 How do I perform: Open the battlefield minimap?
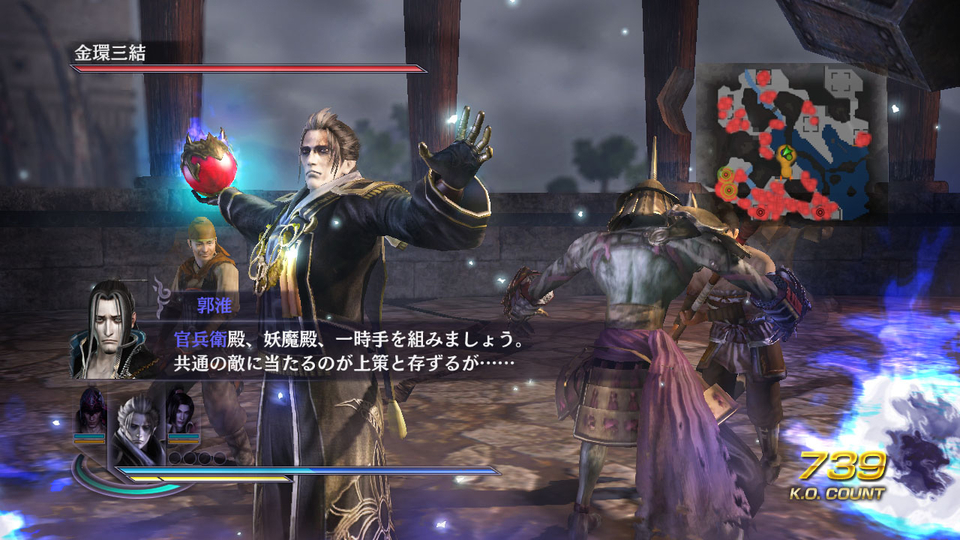[790, 144]
